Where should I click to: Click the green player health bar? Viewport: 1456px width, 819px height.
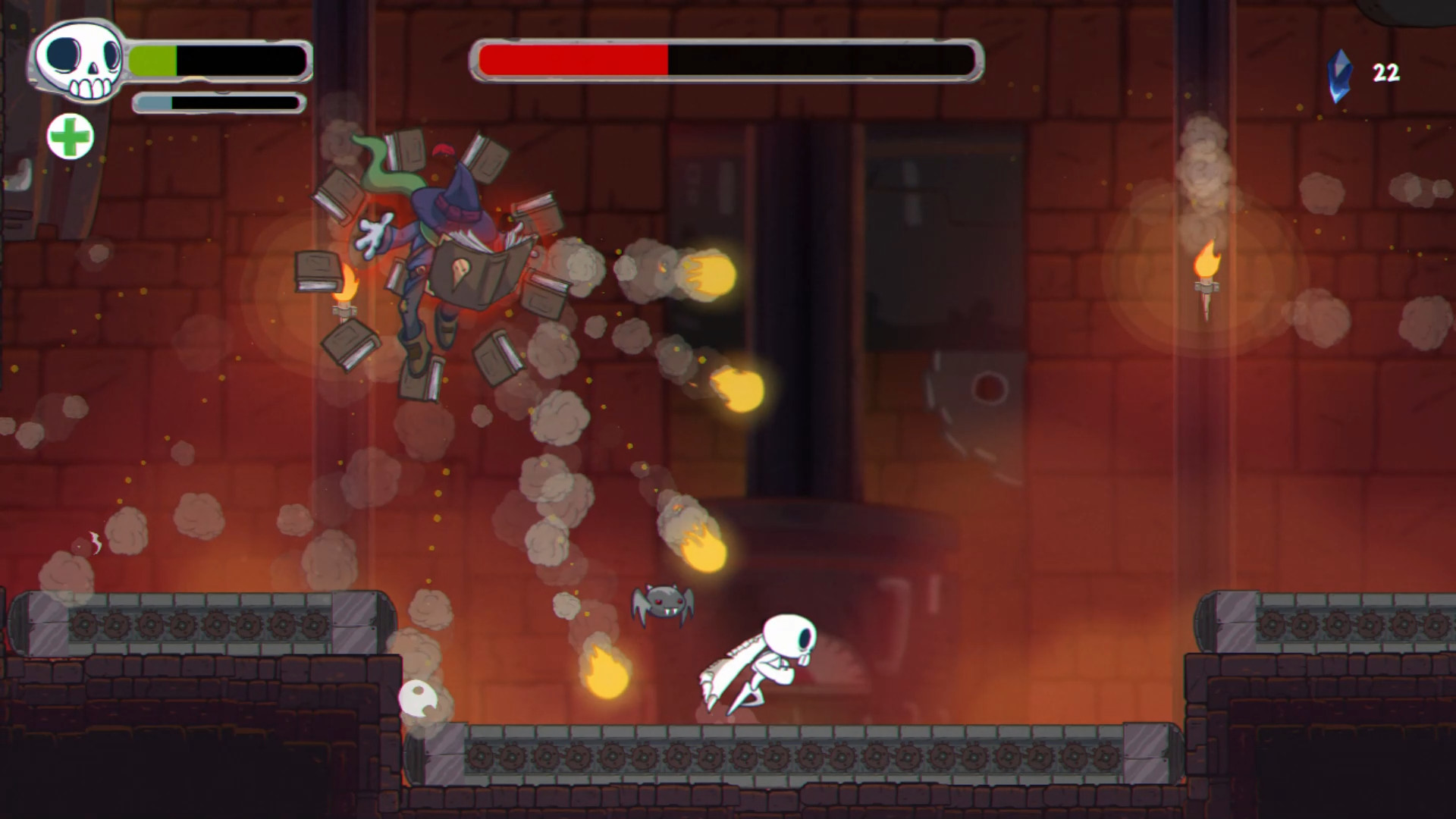coord(152,58)
